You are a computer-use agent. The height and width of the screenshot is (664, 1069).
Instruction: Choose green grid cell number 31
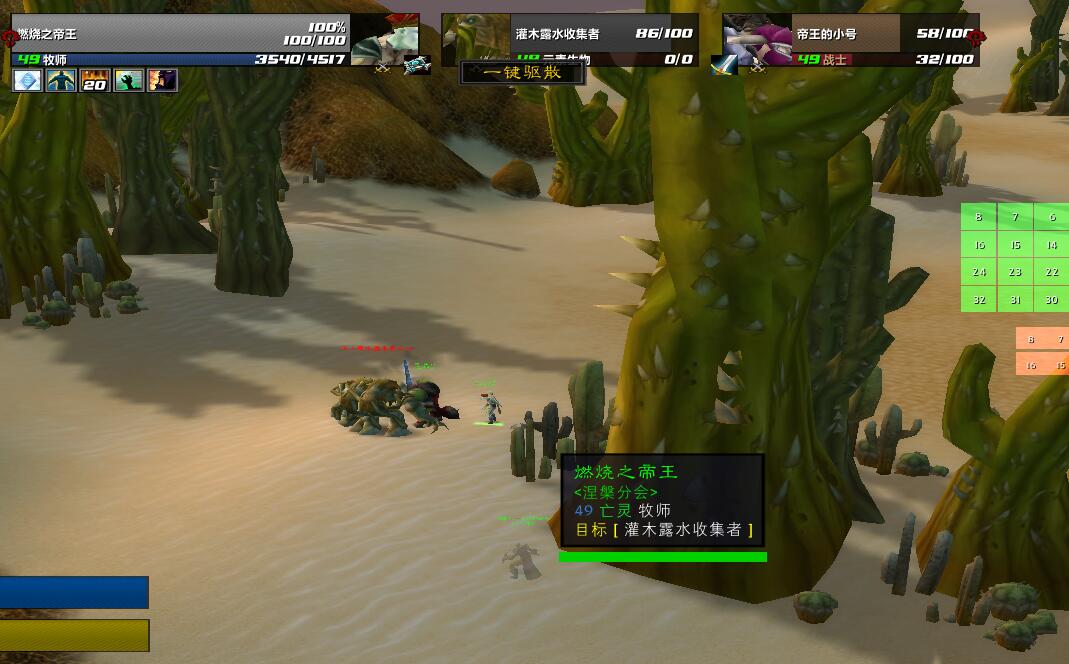pyautogui.click(x=1015, y=300)
